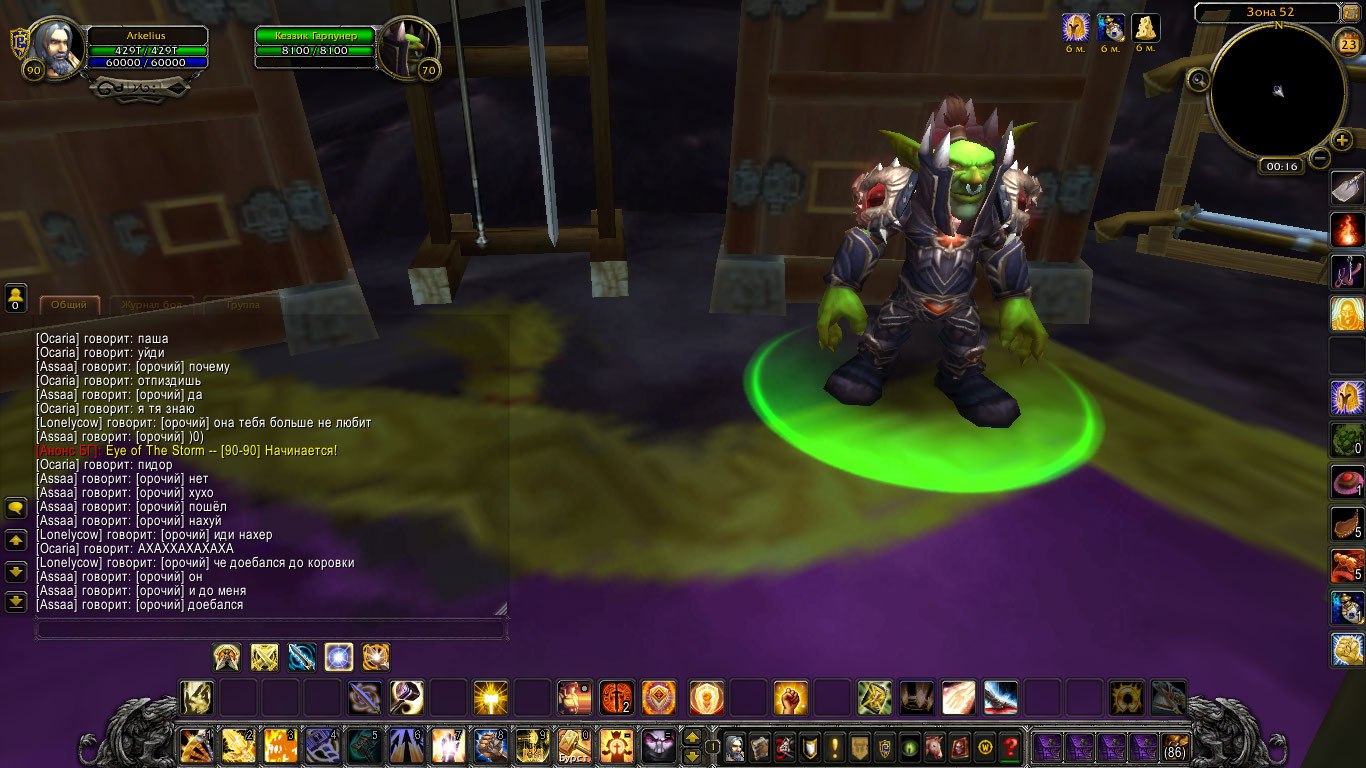This screenshot has width=1366, height=768.
Task: Use the raised fist ability icon
Action: (x=790, y=697)
